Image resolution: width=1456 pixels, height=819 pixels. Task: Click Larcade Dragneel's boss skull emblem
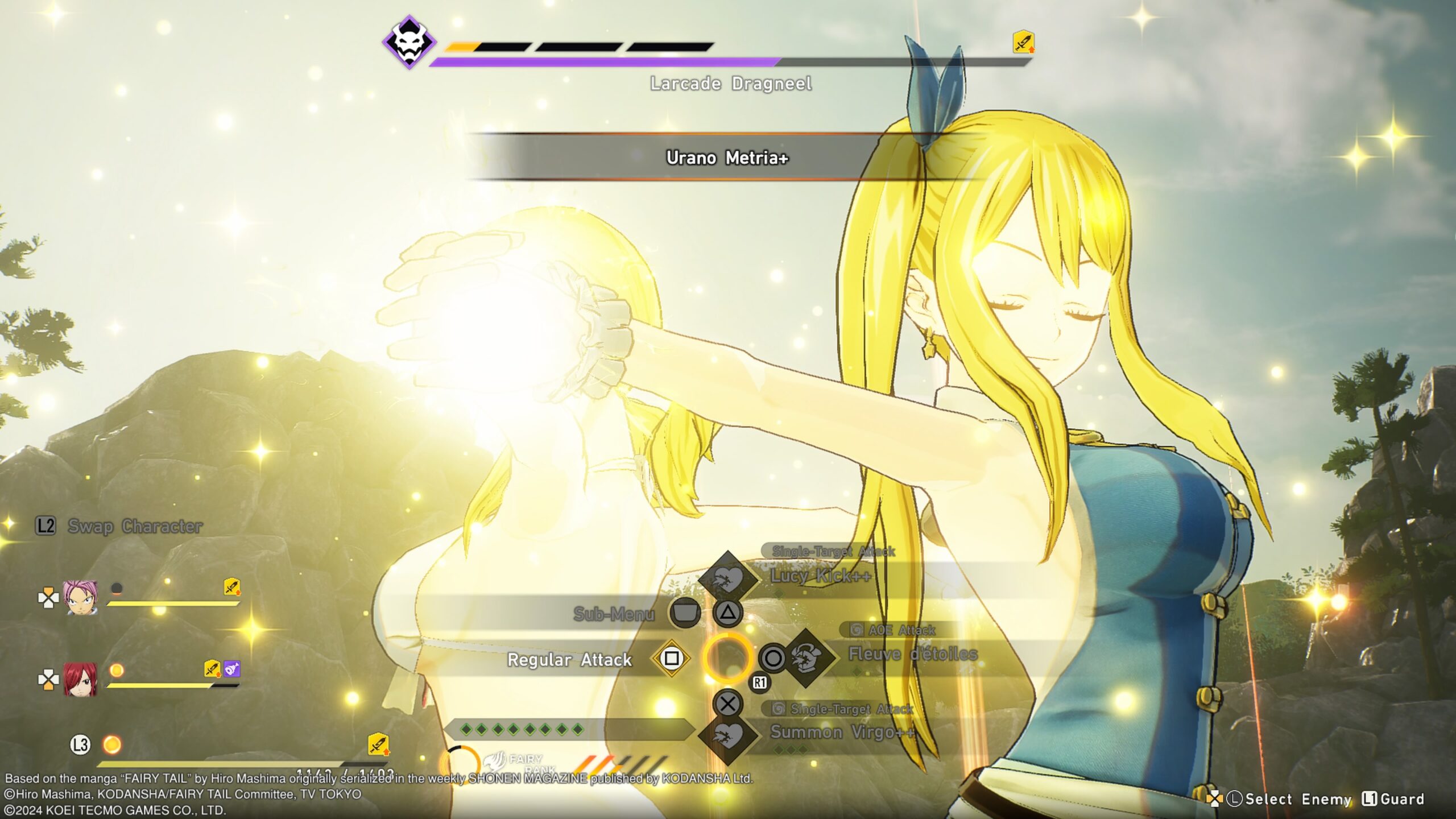pyautogui.click(x=408, y=42)
